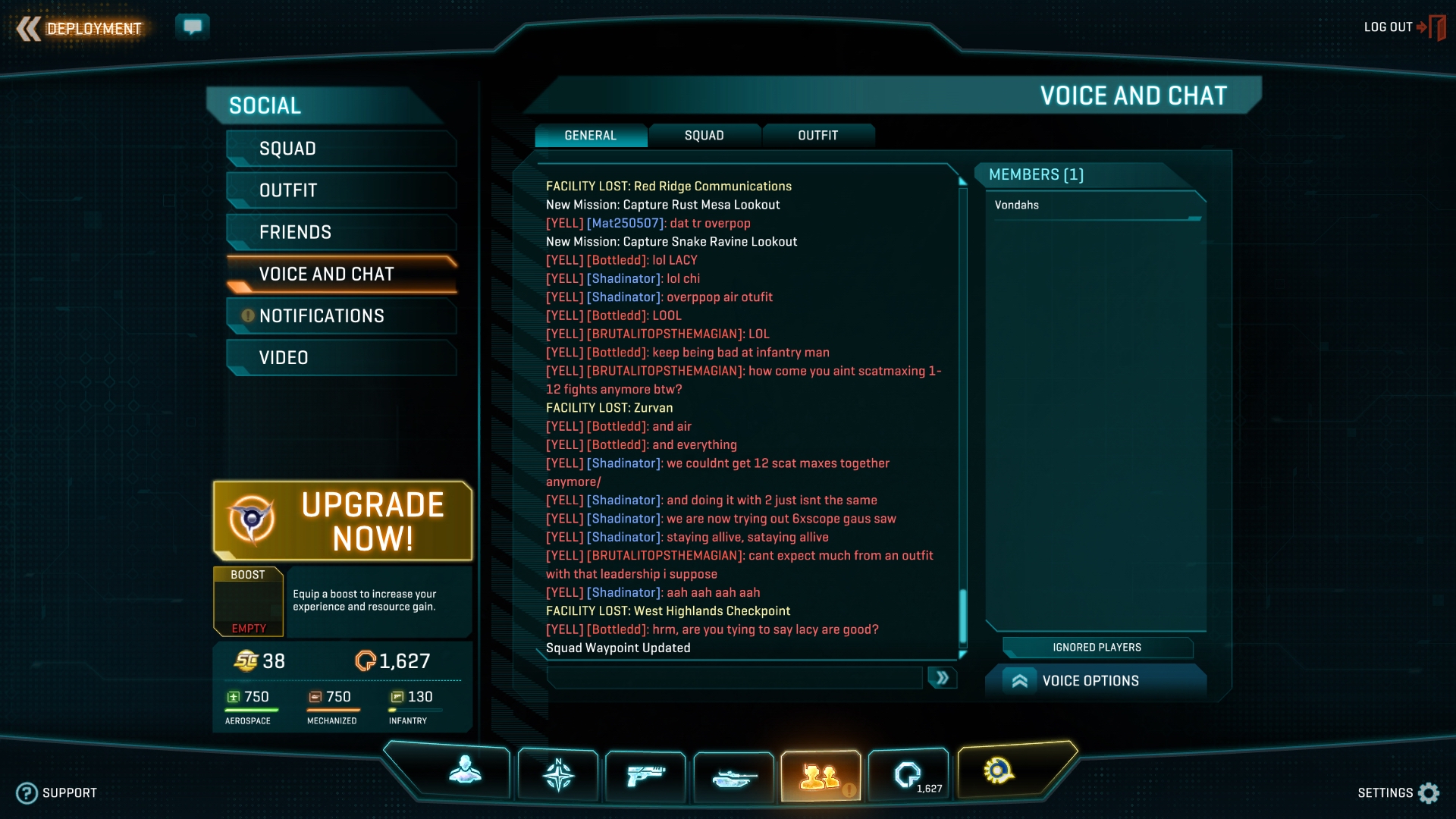1456x819 pixels.
Task: Select member Vondahs in the list
Action: [1017, 206]
